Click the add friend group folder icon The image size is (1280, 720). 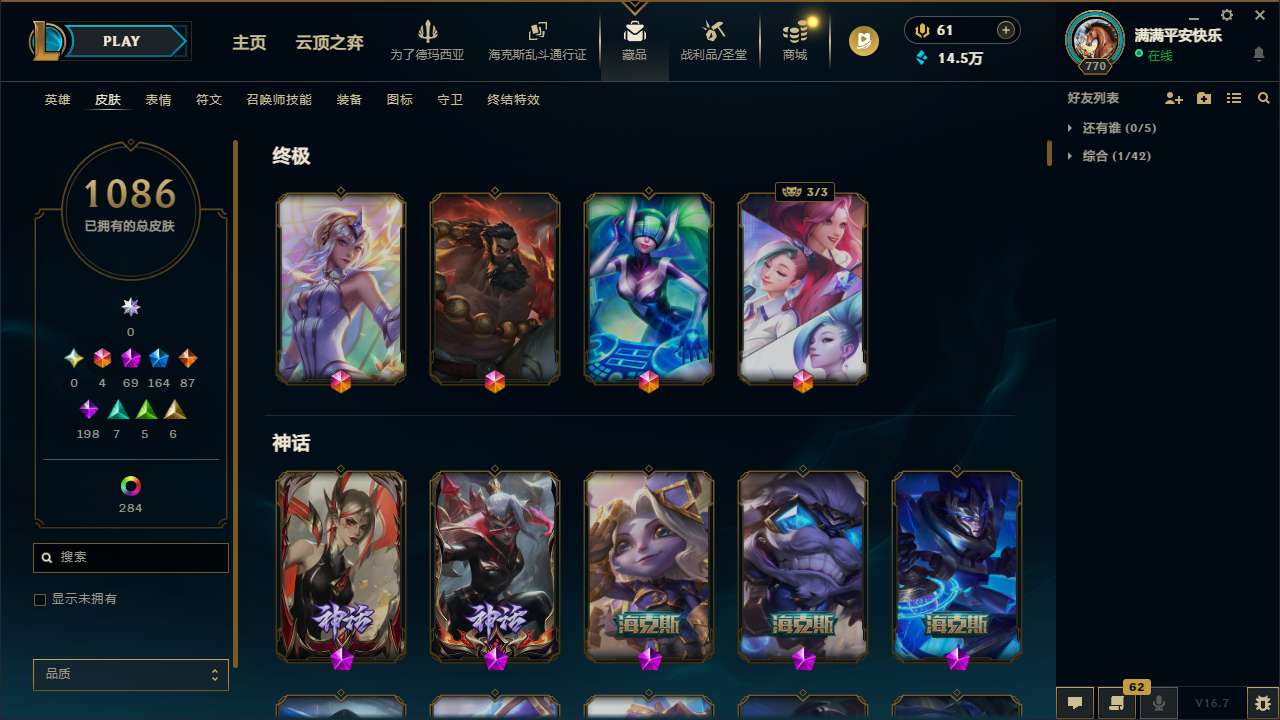(1203, 98)
